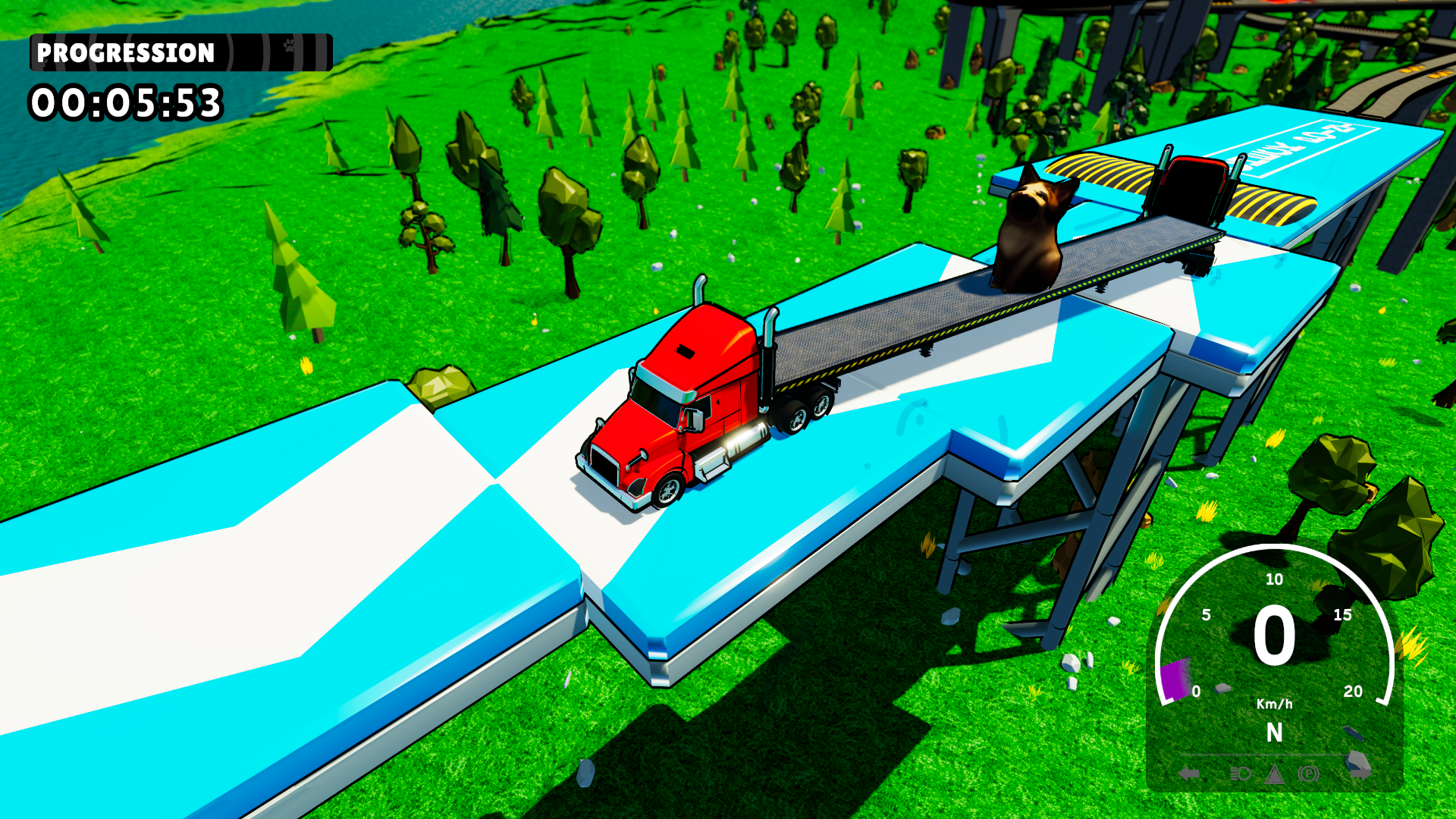Toggle the hazard warning triangle indicator
The image size is (1456, 819).
tap(1276, 773)
